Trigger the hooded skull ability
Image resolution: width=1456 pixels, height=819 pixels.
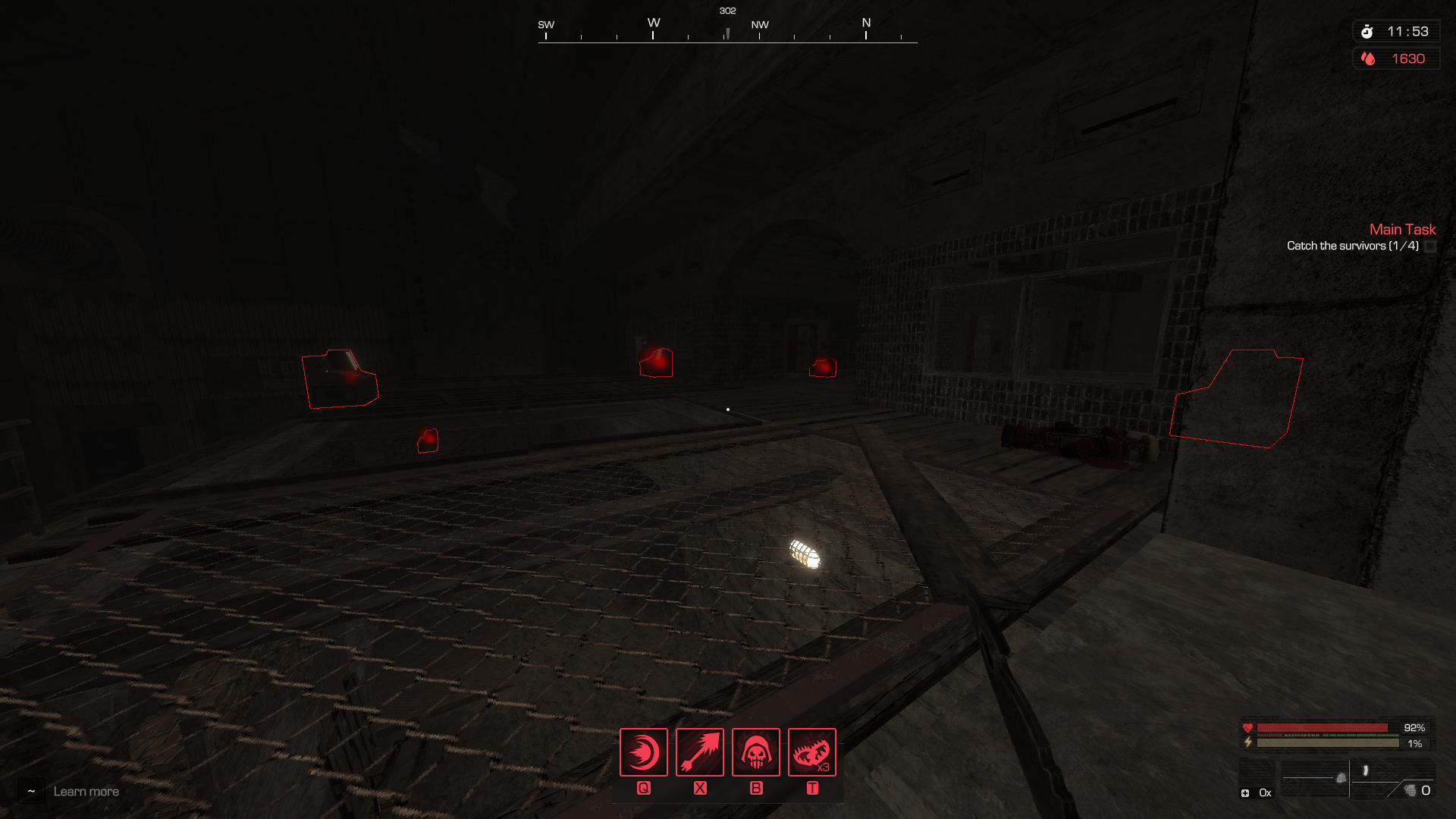tap(755, 752)
